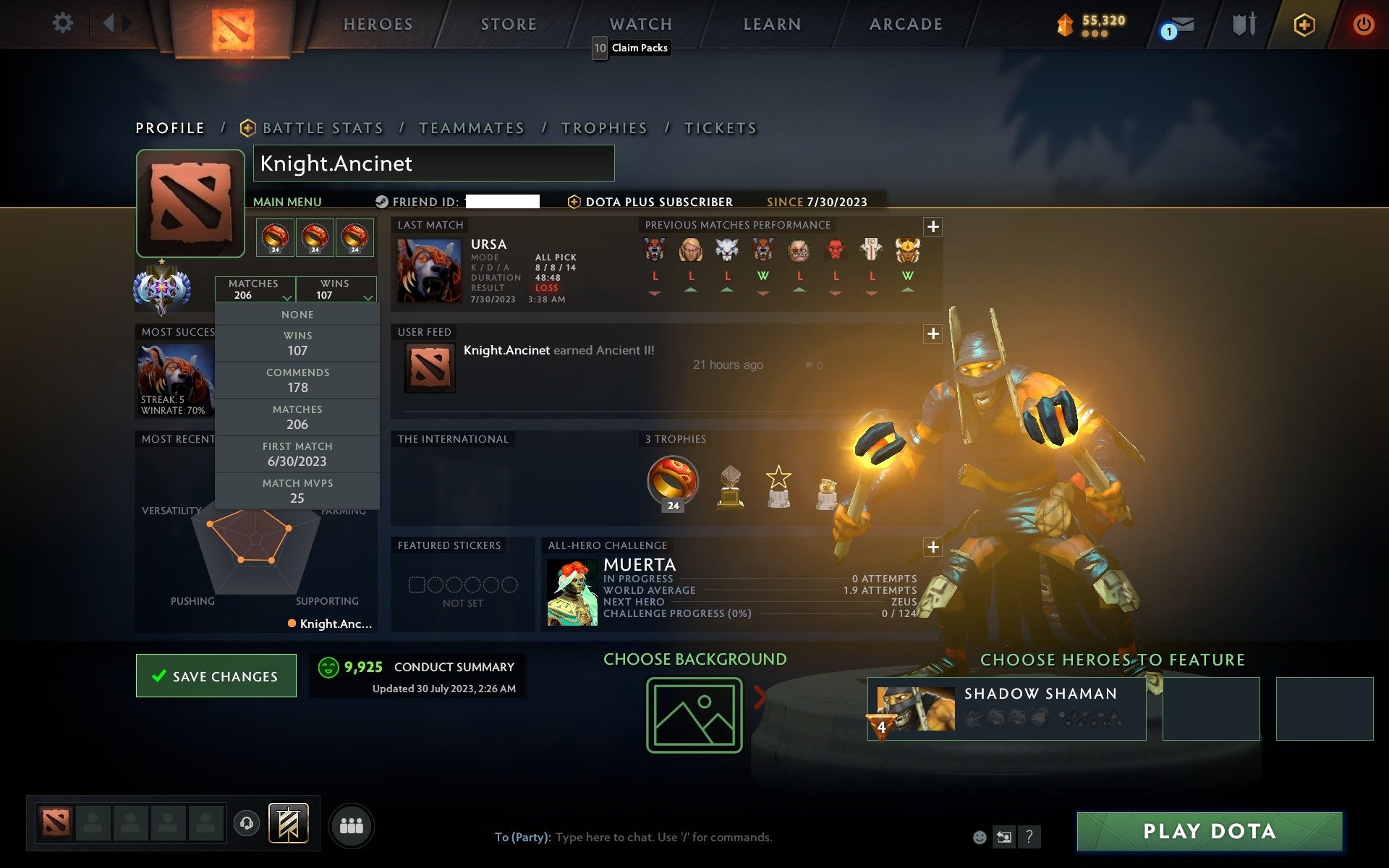Viewport: 1389px width, 868px height.
Task: Select the Ursa portrait in Last Match
Action: (428, 270)
